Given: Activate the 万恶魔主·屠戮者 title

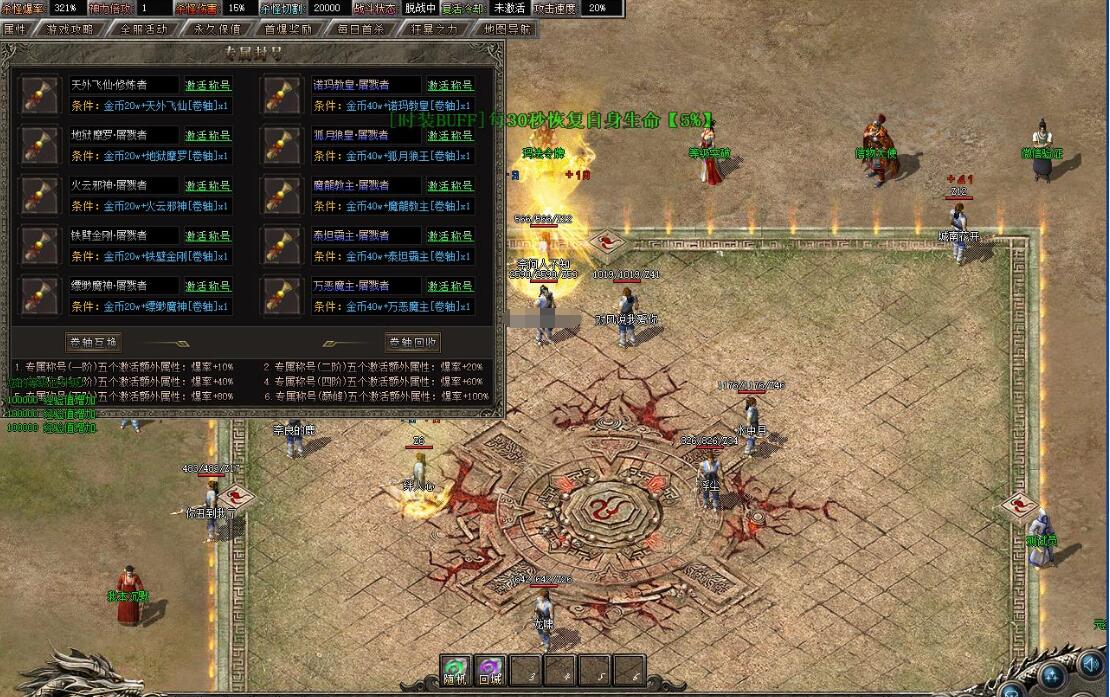Looking at the screenshot, I should click(x=450, y=286).
